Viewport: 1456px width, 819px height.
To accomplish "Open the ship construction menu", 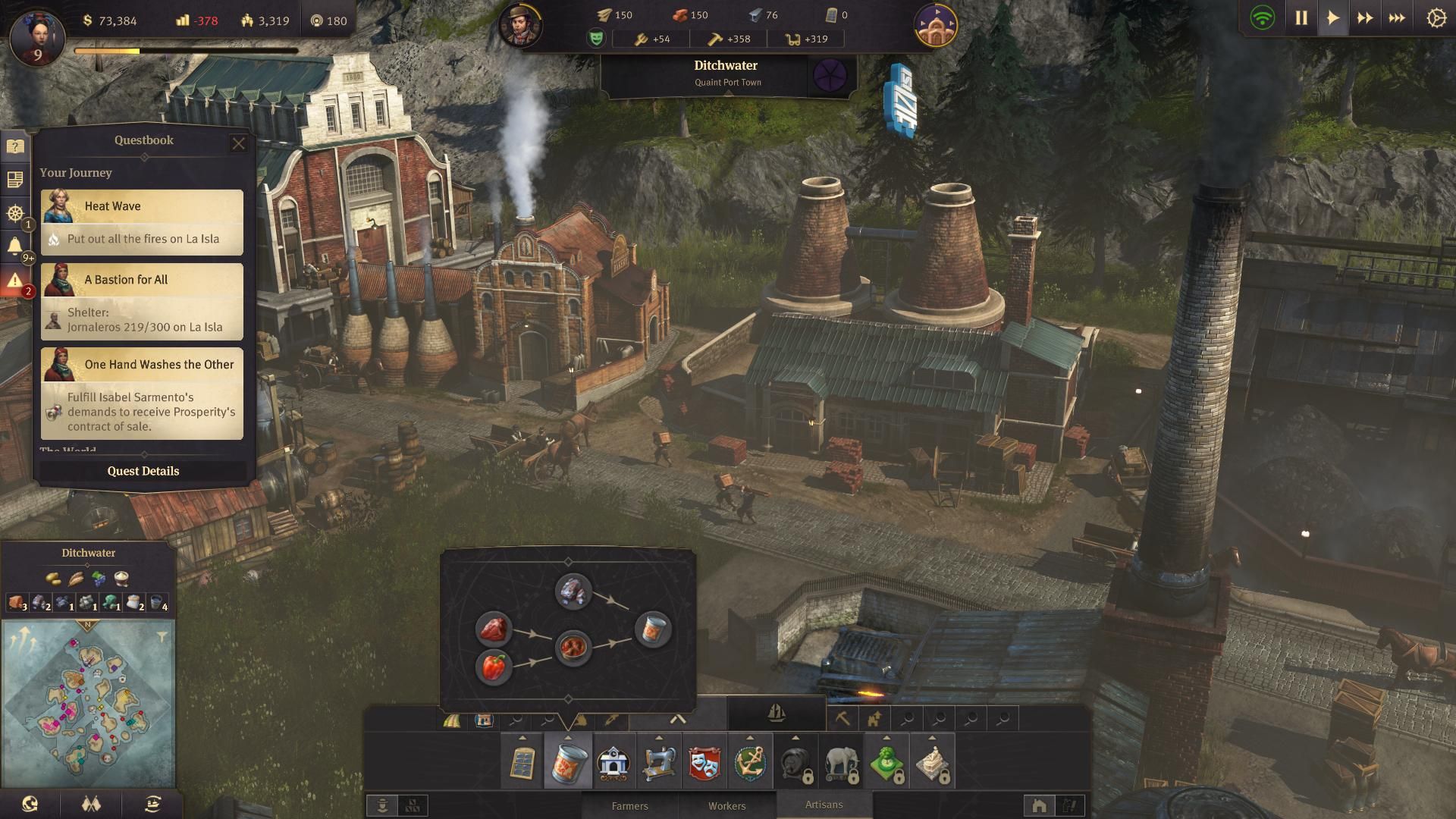I will pos(777,713).
